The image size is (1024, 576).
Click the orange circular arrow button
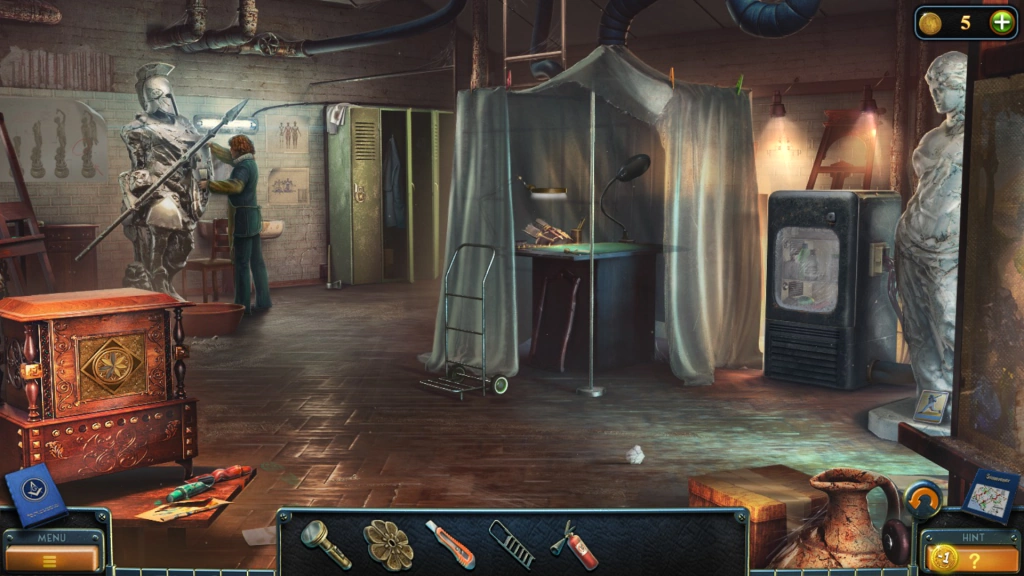tap(923, 498)
